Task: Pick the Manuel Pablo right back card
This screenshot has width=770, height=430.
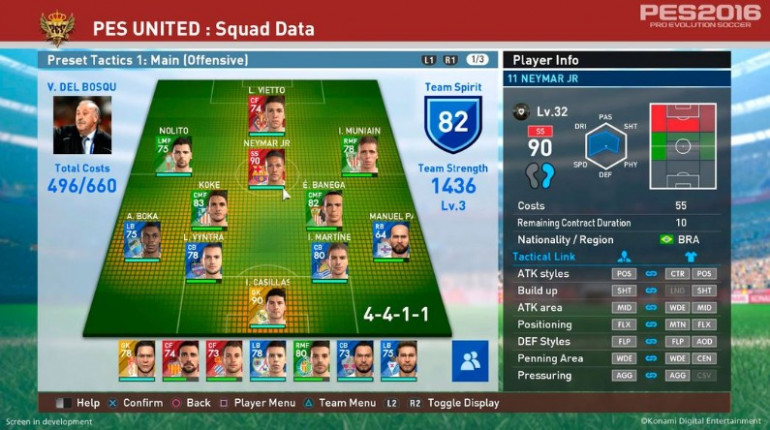Action: [x=391, y=240]
